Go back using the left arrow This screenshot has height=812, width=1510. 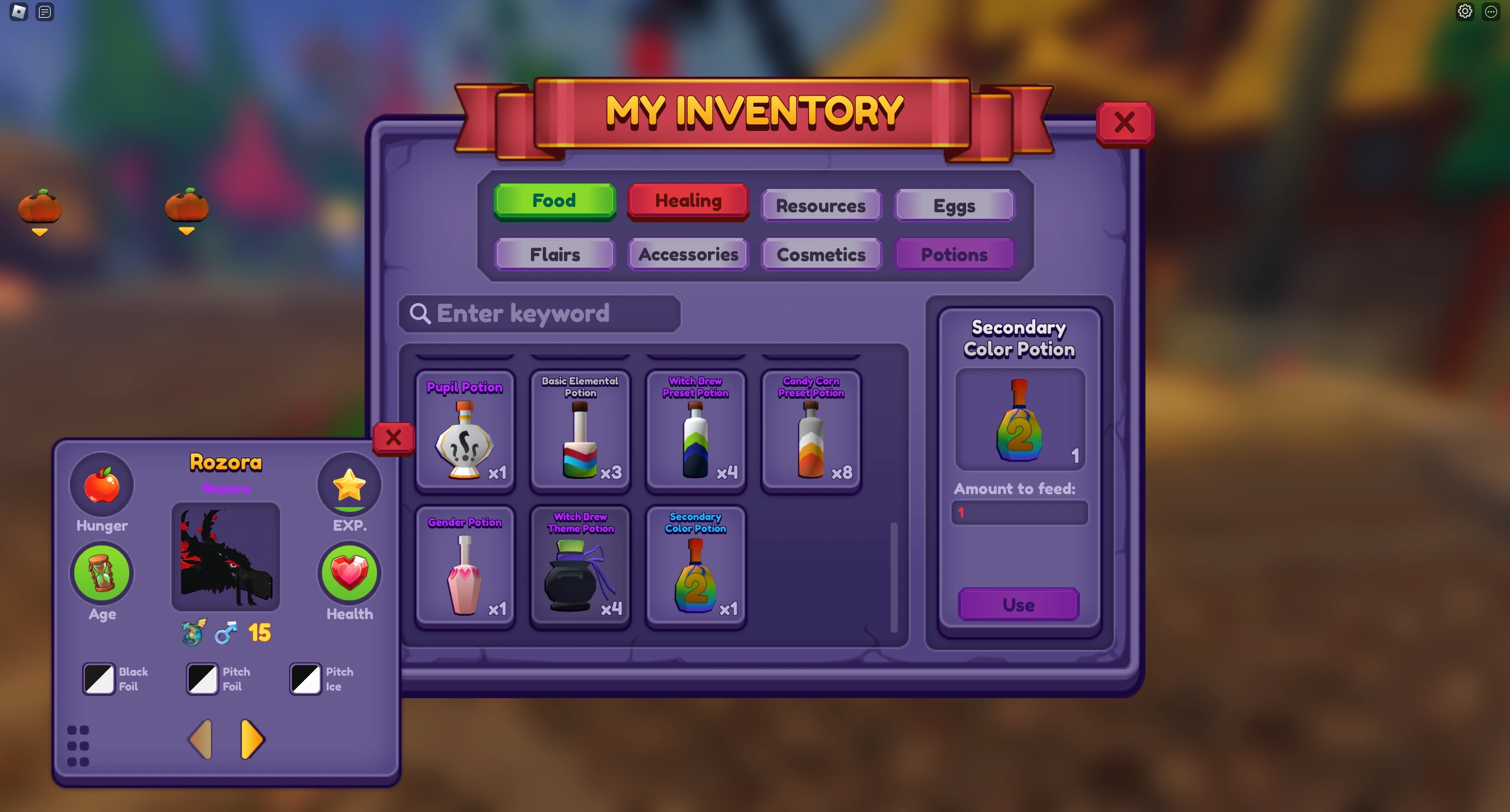(x=200, y=739)
